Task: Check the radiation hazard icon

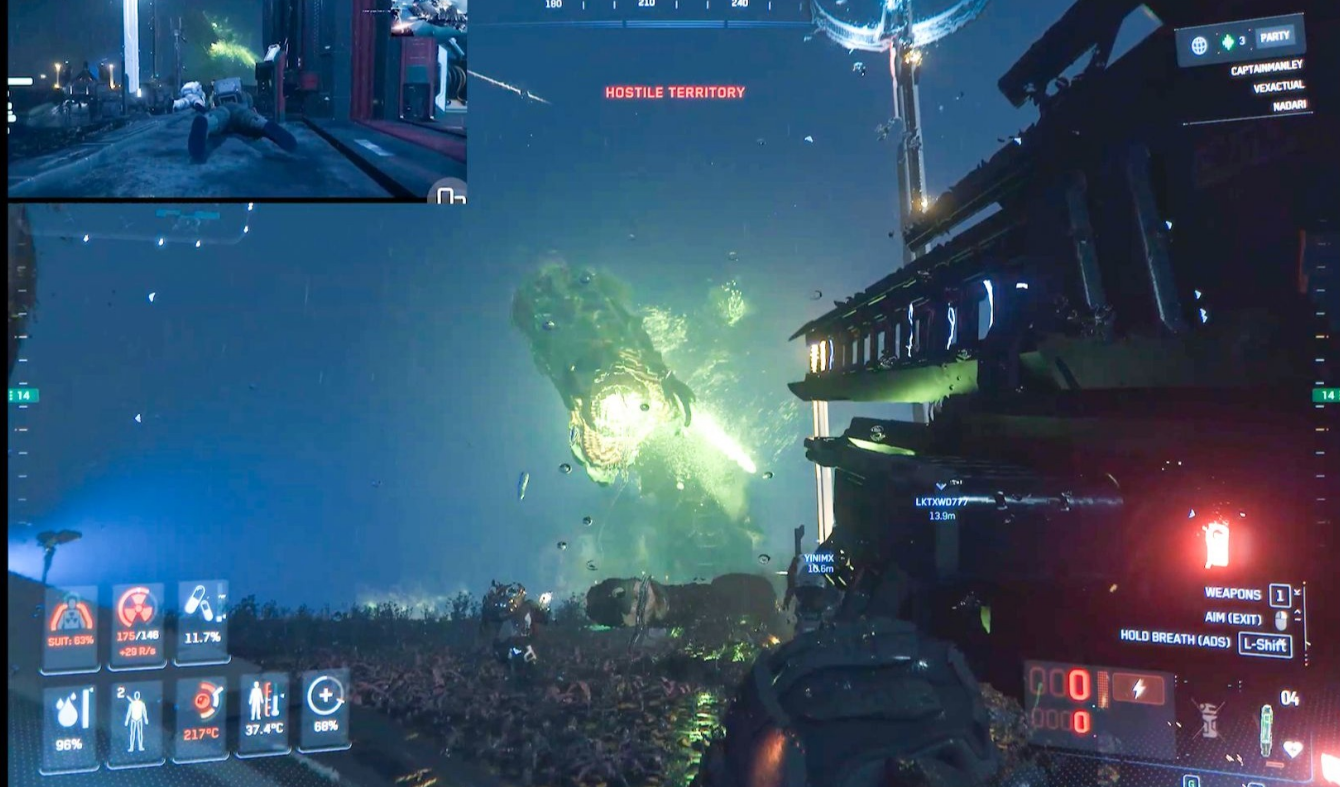Action: [x=137, y=623]
